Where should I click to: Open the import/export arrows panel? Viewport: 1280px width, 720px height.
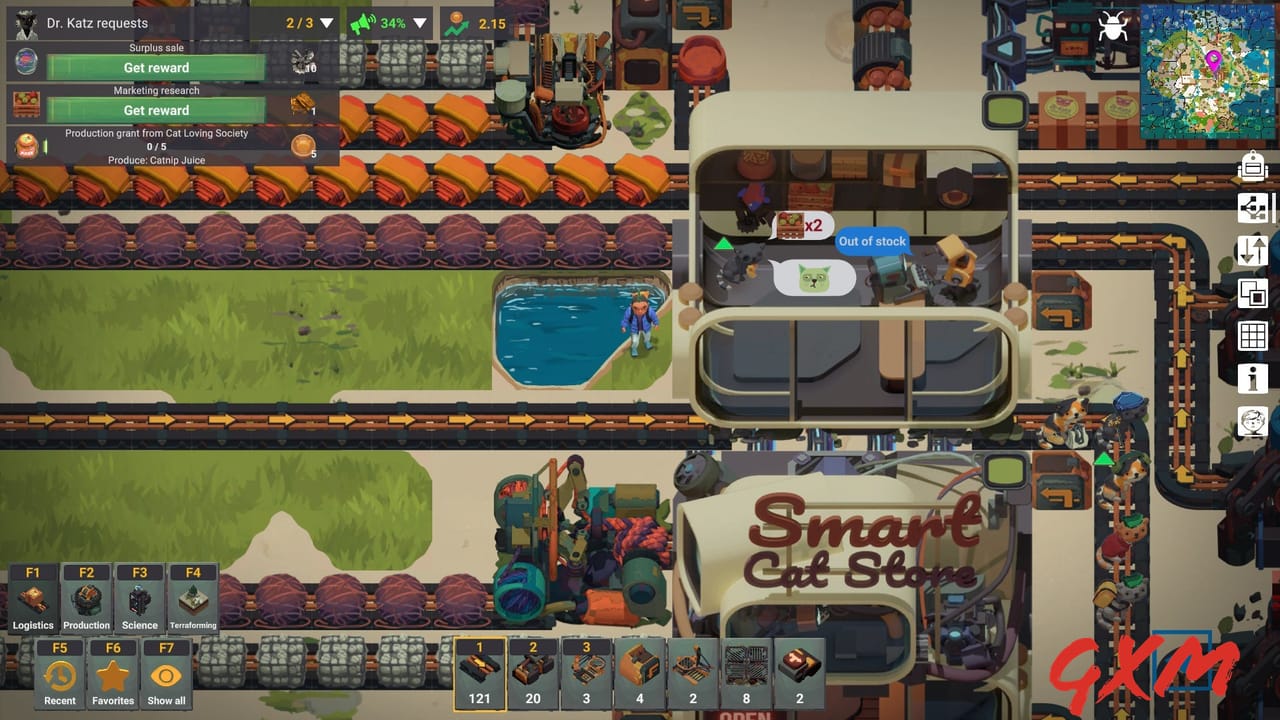tap(1252, 251)
